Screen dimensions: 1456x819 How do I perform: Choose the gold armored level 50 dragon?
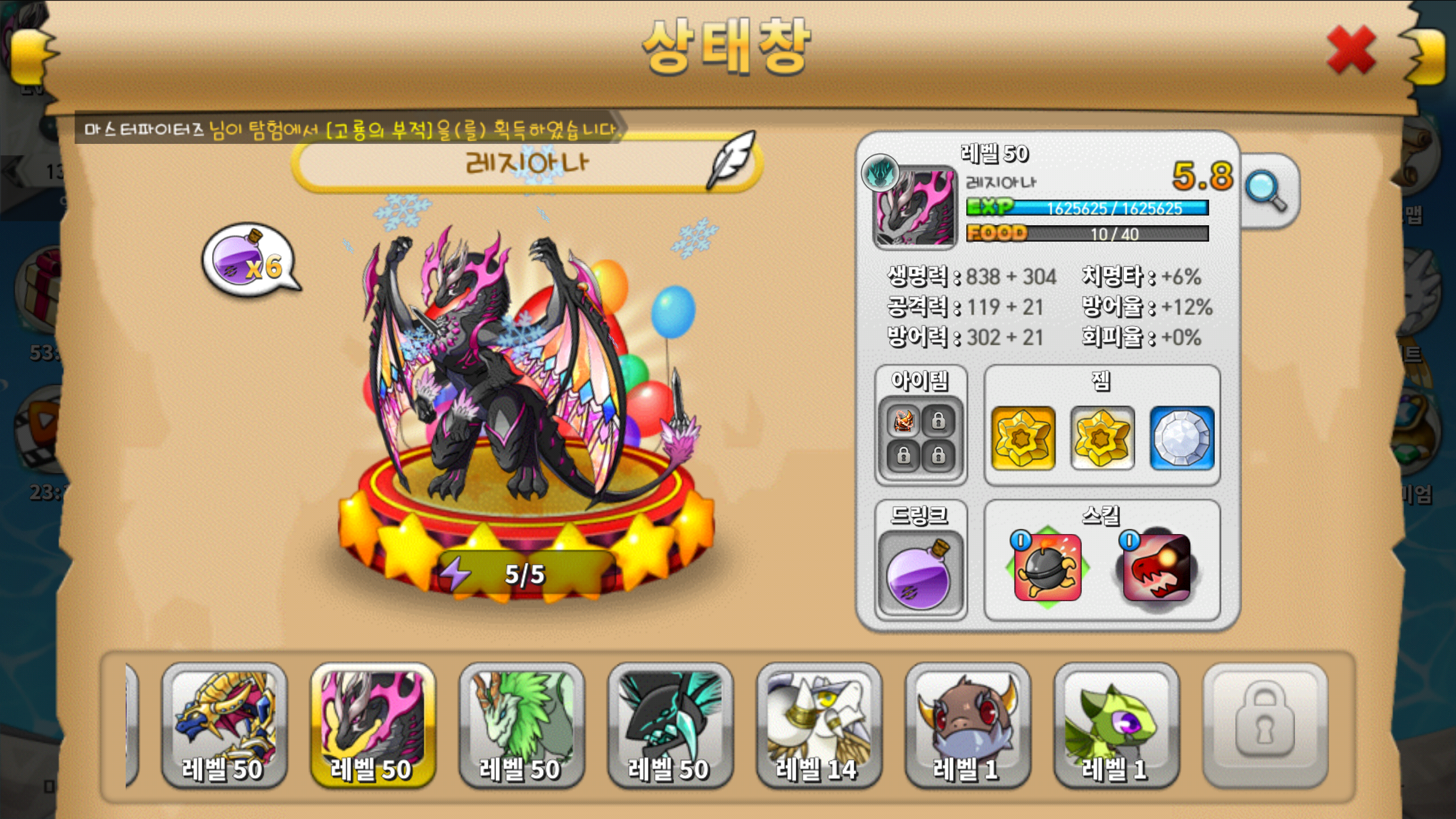click(224, 725)
